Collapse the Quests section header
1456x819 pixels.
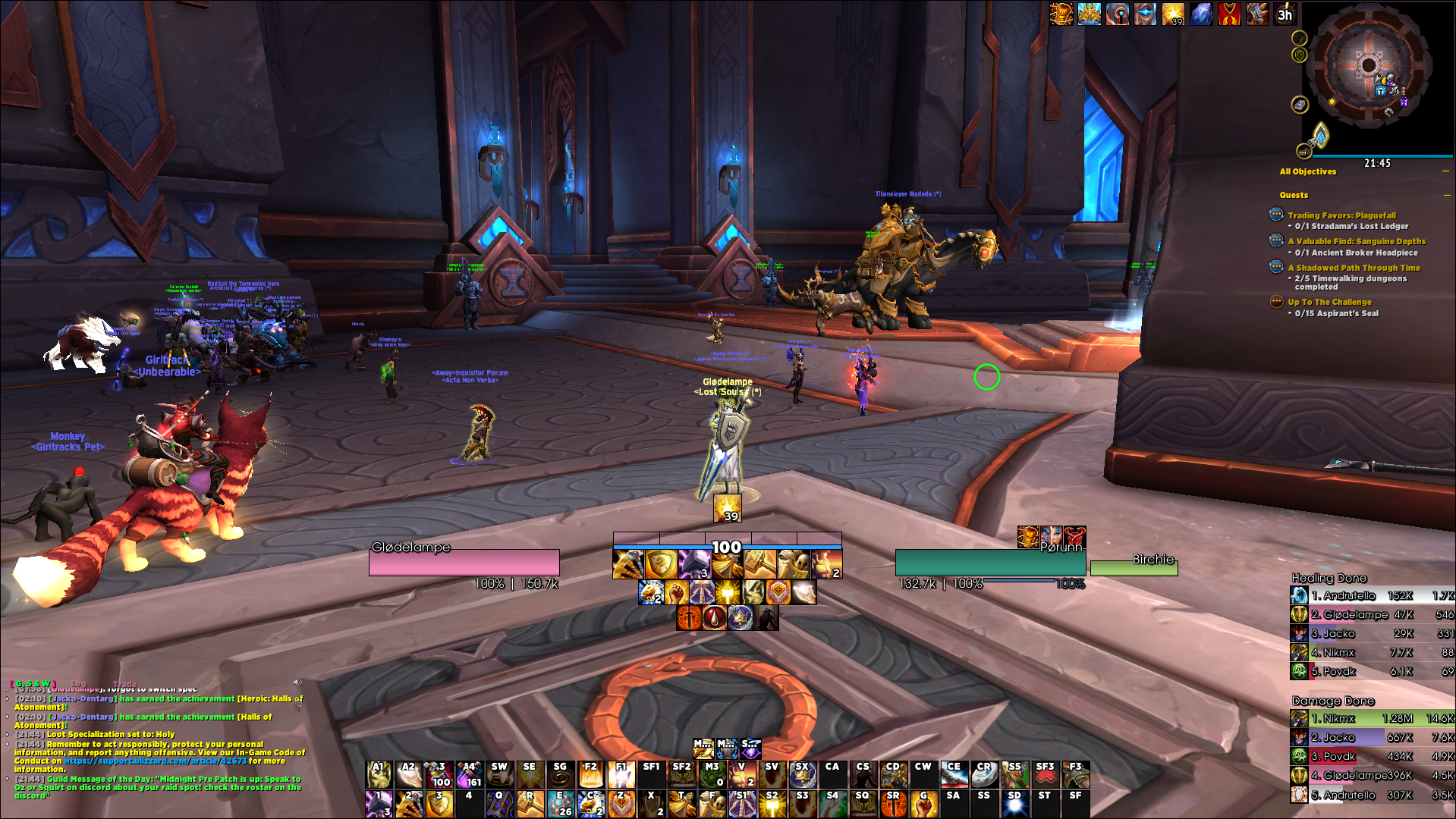pyautogui.click(x=1447, y=195)
